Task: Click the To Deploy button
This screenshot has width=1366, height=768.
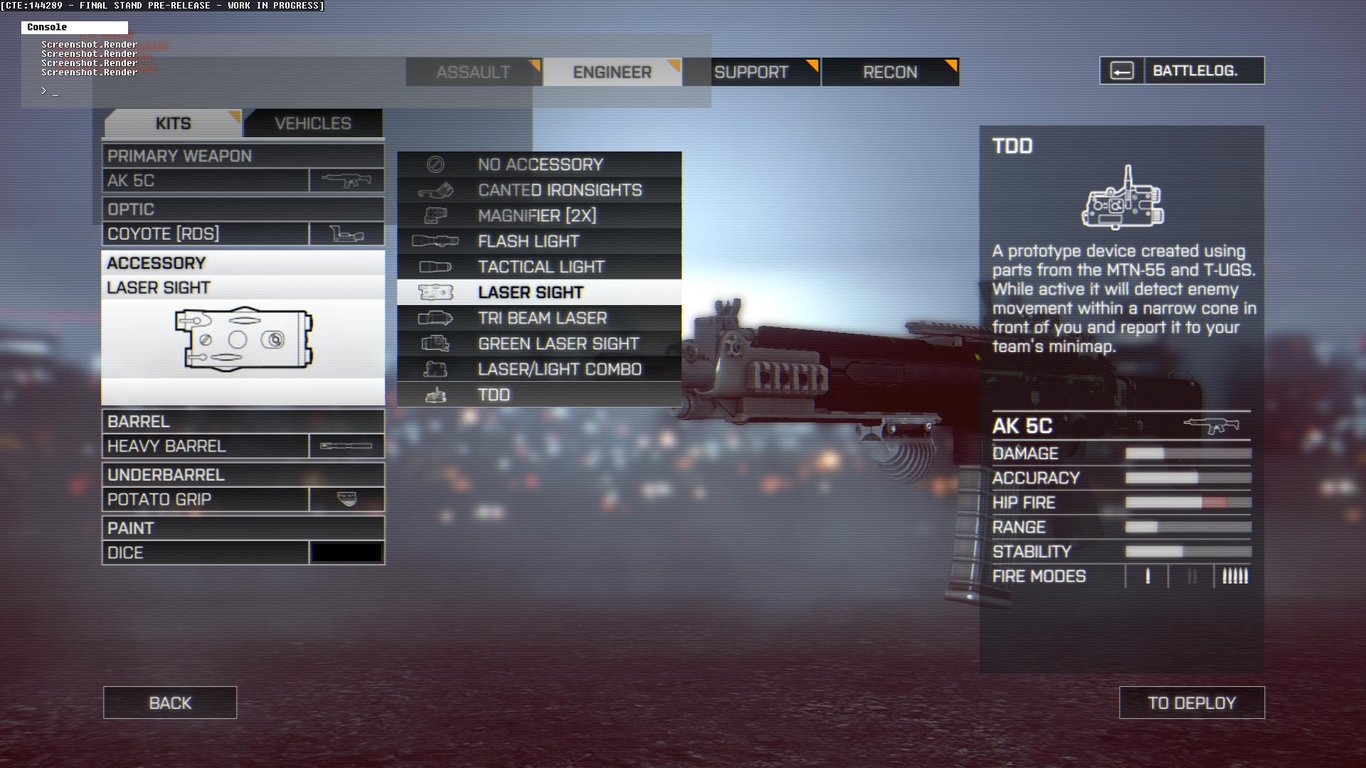Action: [1191, 703]
